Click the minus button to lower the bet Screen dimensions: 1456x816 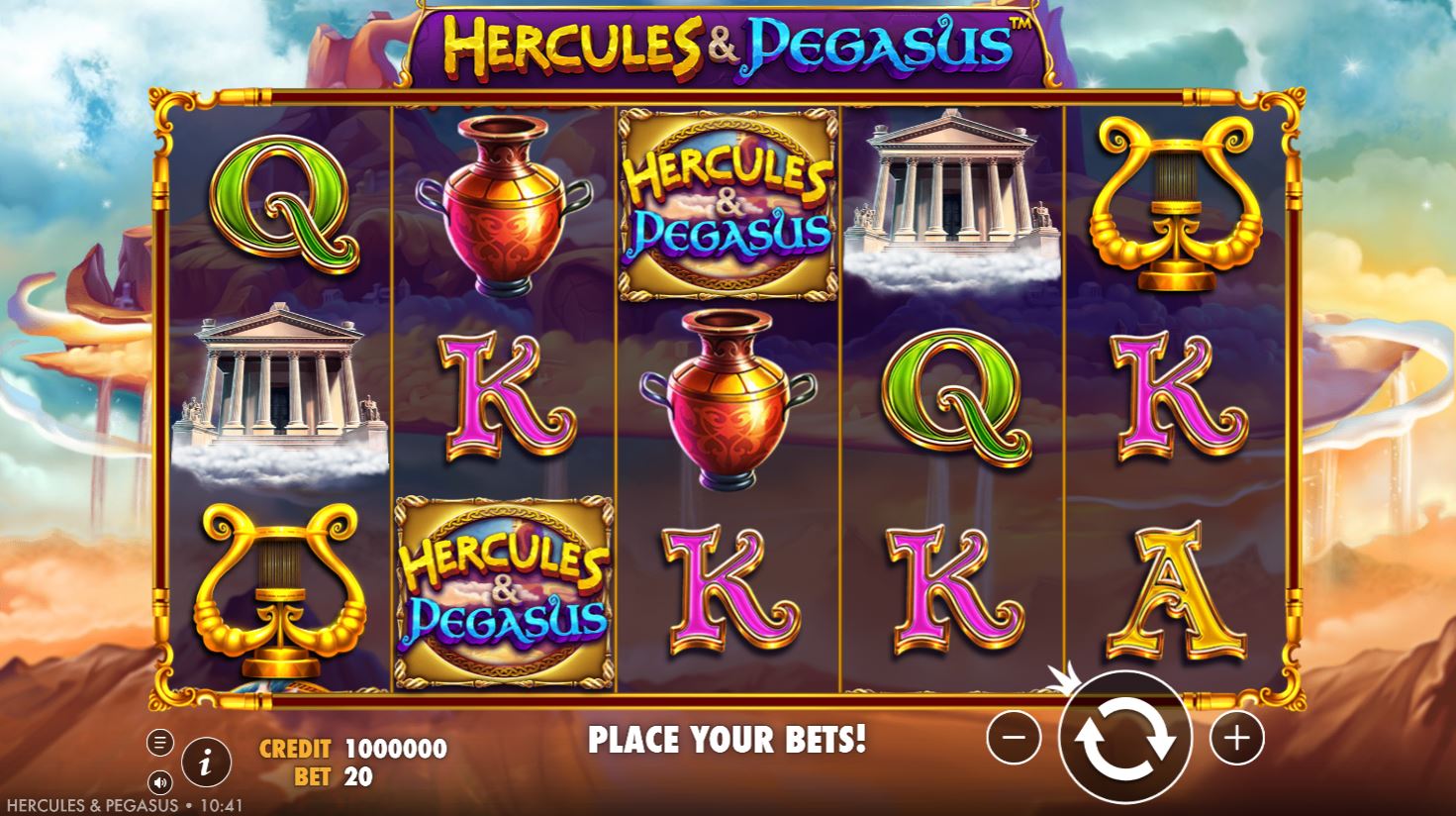[x=1014, y=739]
